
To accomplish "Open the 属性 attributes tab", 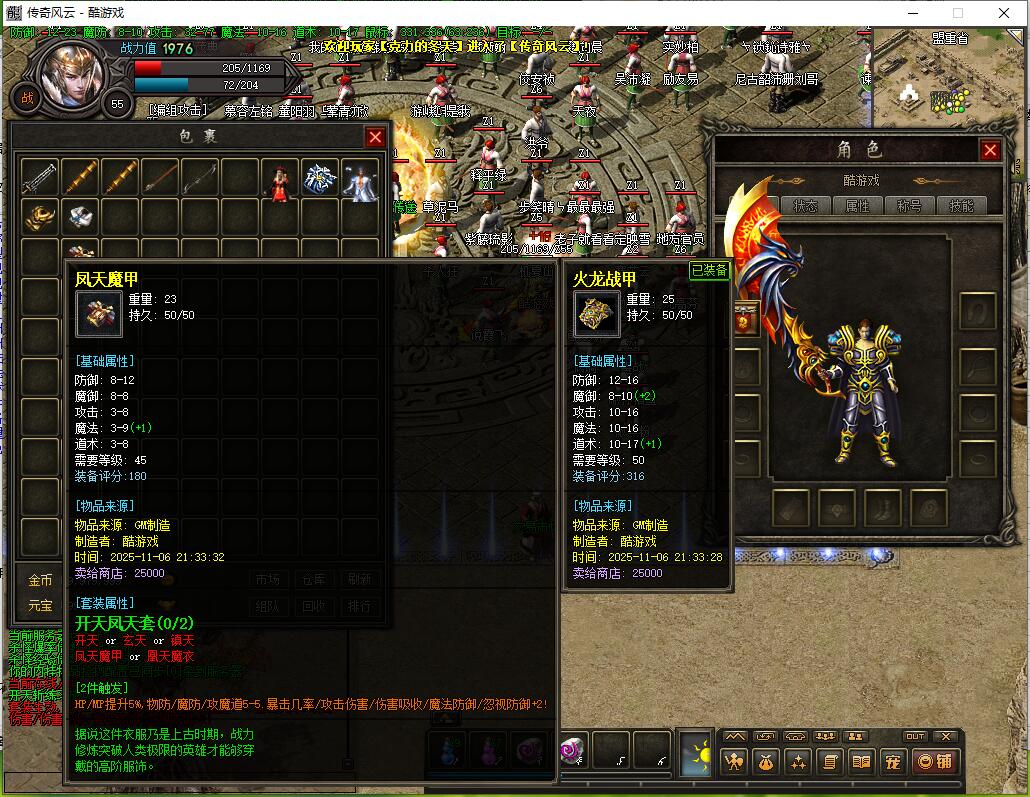I will point(857,206).
